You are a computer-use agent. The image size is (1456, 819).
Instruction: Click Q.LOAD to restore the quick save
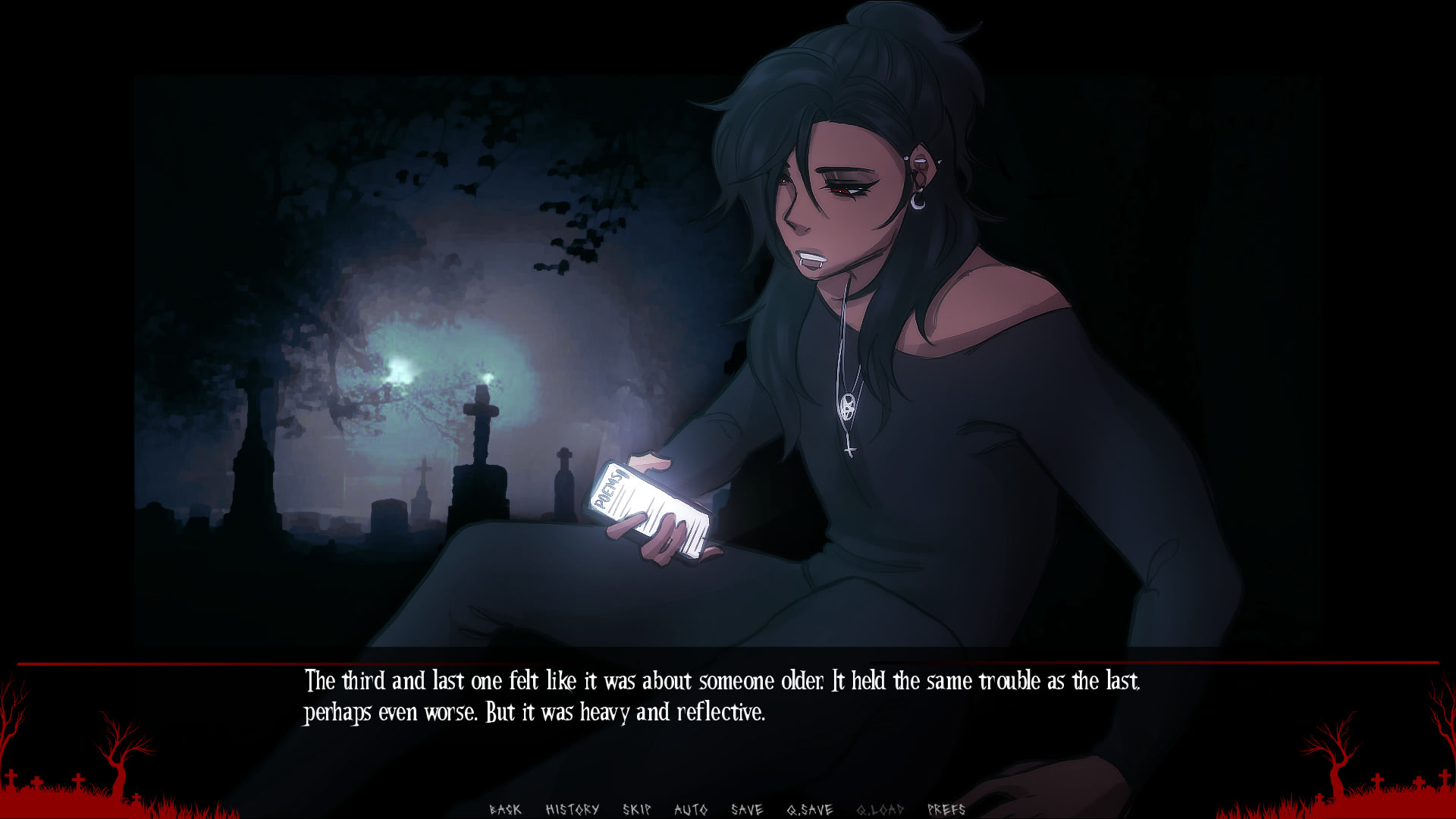[x=880, y=808]
